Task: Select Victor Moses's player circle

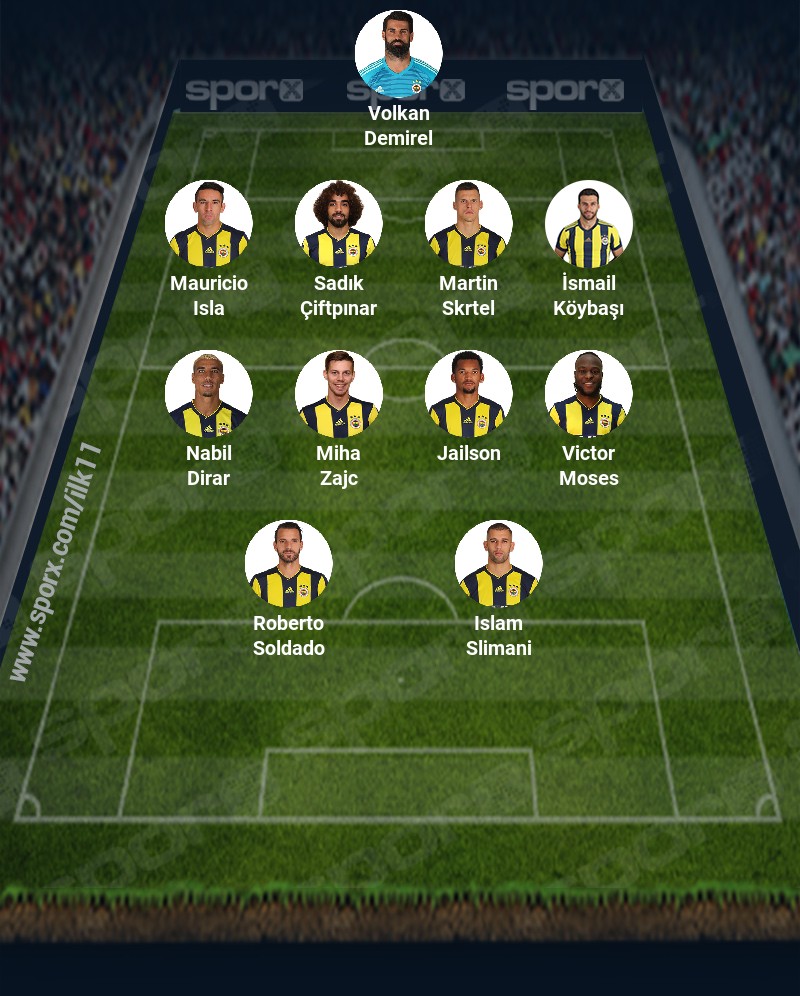Action: coord(588,394)
